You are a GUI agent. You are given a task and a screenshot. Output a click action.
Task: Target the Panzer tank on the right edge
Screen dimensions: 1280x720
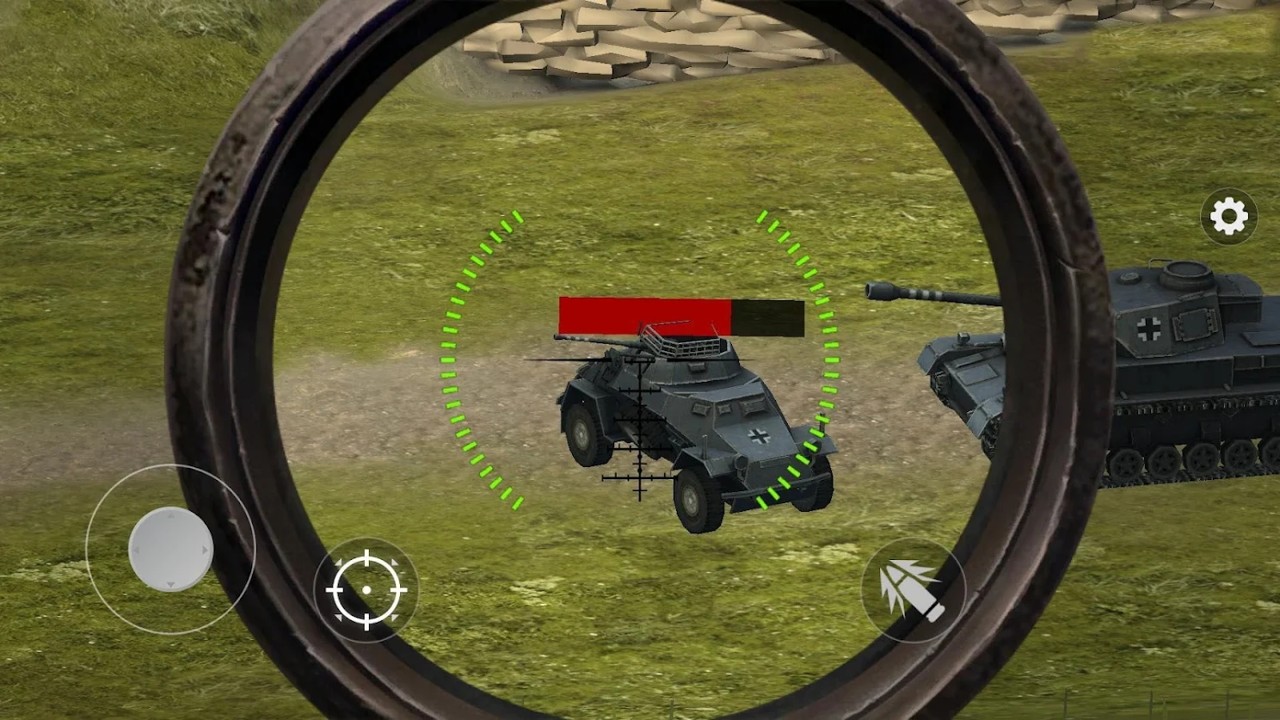pos(1180,370)
